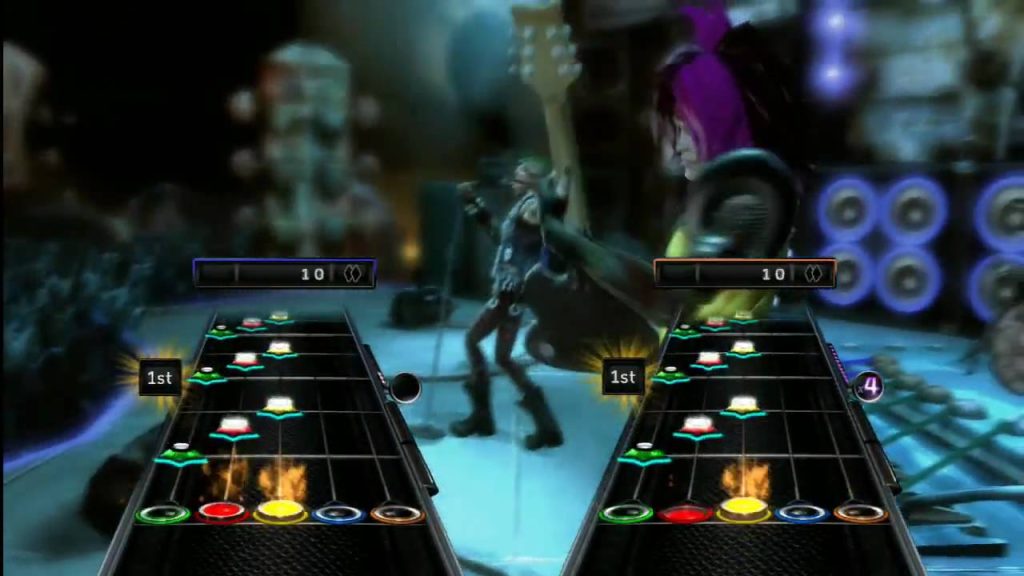Strike the red fret on the blue-scorebar highway
Viewport: 1024px width, 576px height.
coord(222,513)
